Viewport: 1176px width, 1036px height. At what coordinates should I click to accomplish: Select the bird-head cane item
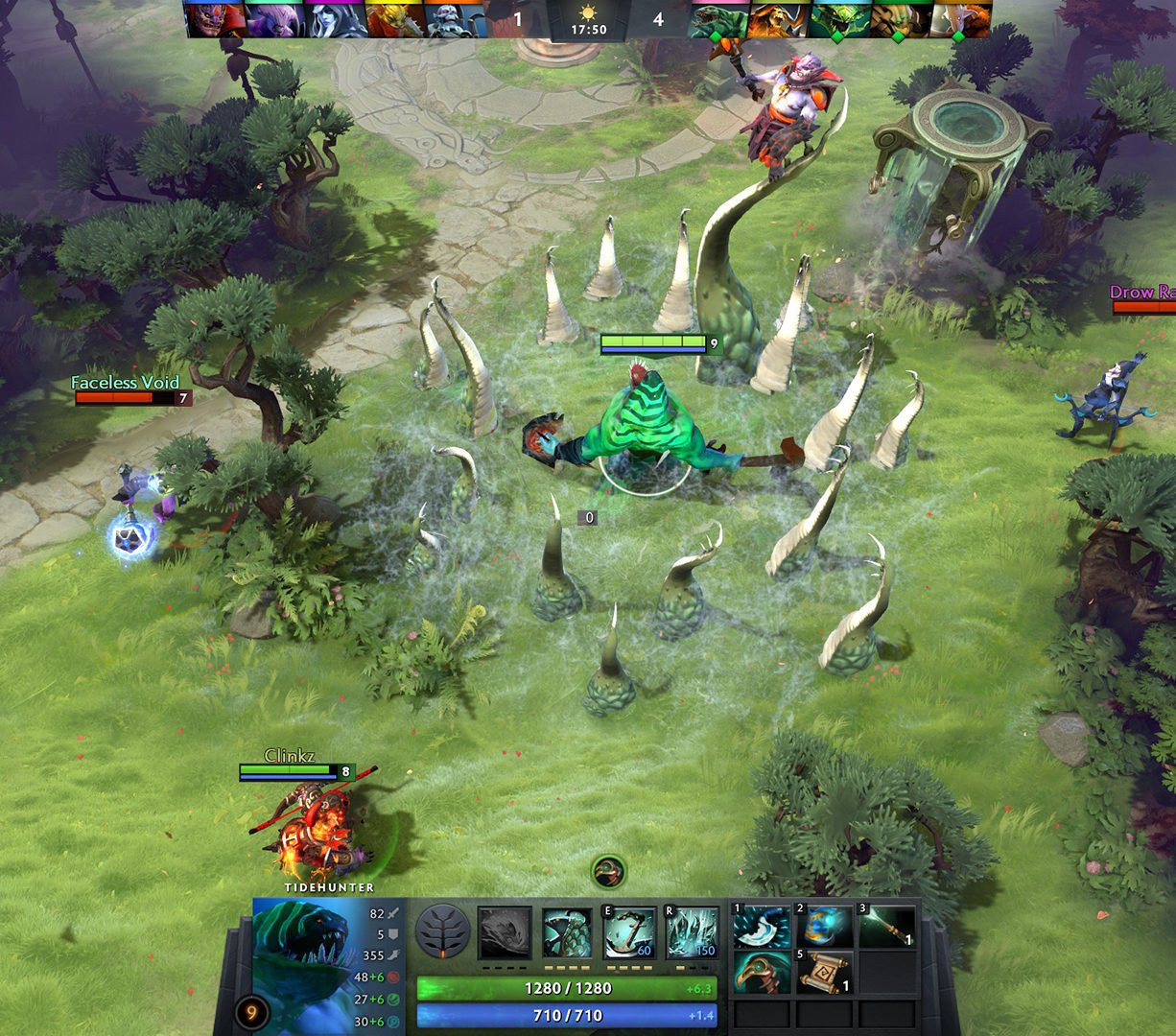[x=762, y=973]
